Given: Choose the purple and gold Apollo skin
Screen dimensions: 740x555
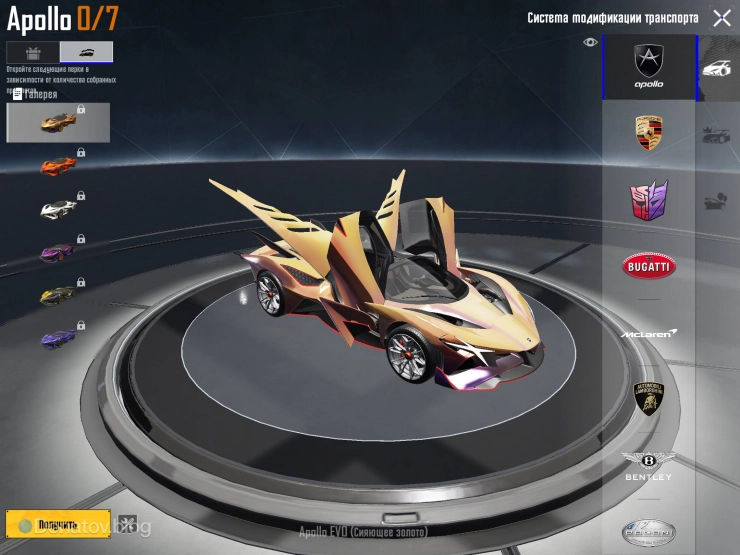Looking at the screenshot, I should (x=58, y=253).
